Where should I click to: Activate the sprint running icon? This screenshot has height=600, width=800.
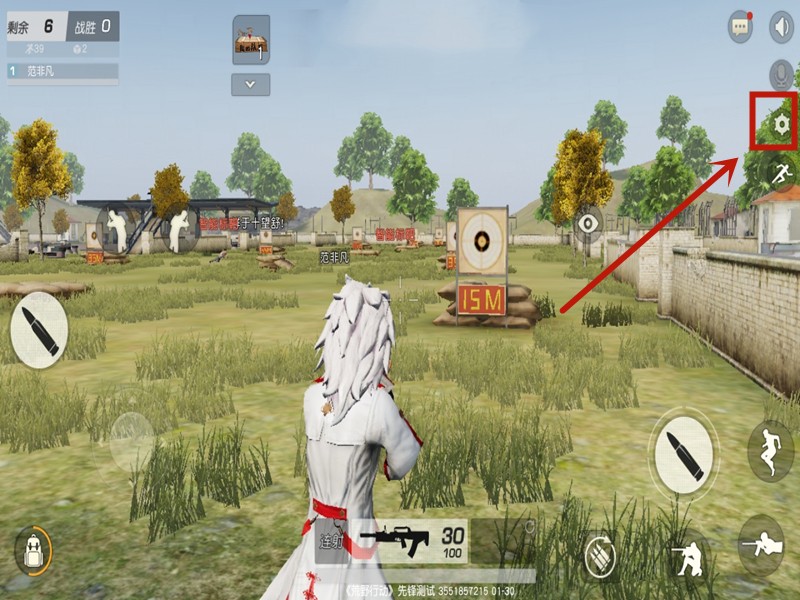point(780,172)
